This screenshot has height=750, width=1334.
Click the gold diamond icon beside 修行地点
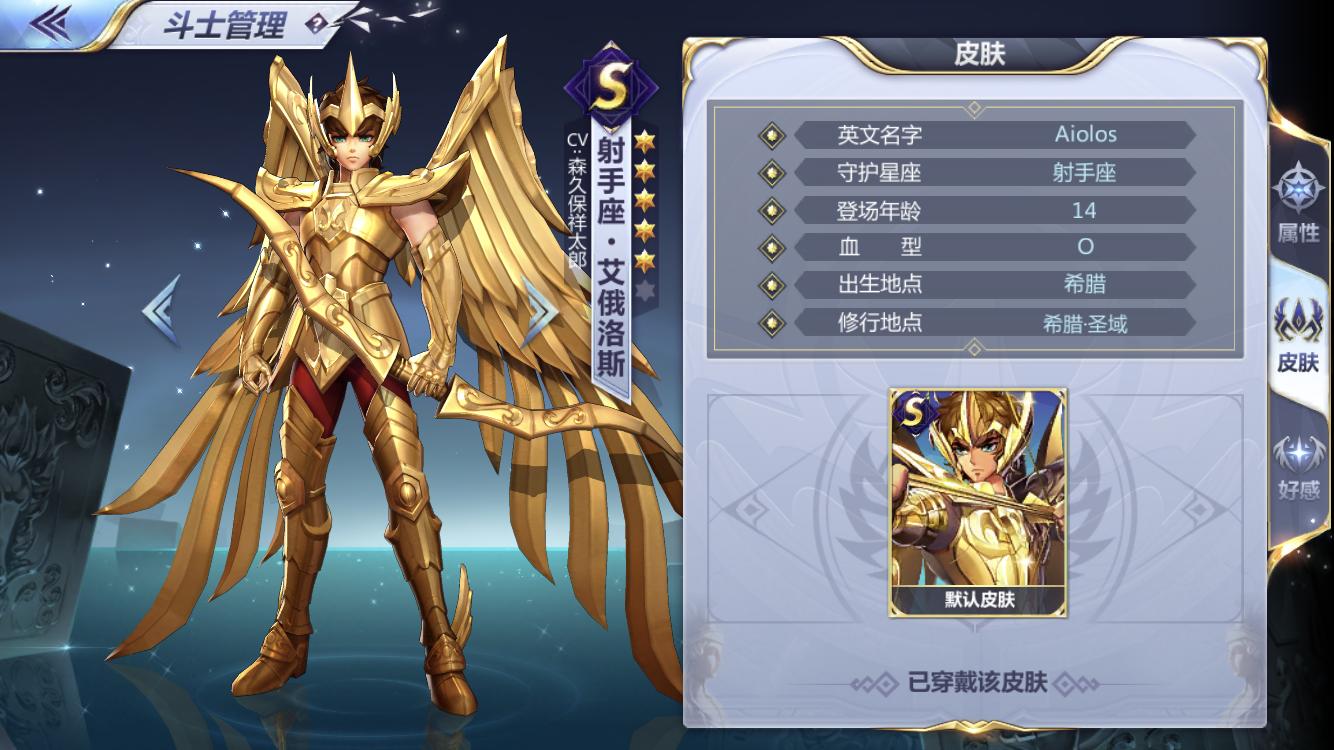coord(771,322)
